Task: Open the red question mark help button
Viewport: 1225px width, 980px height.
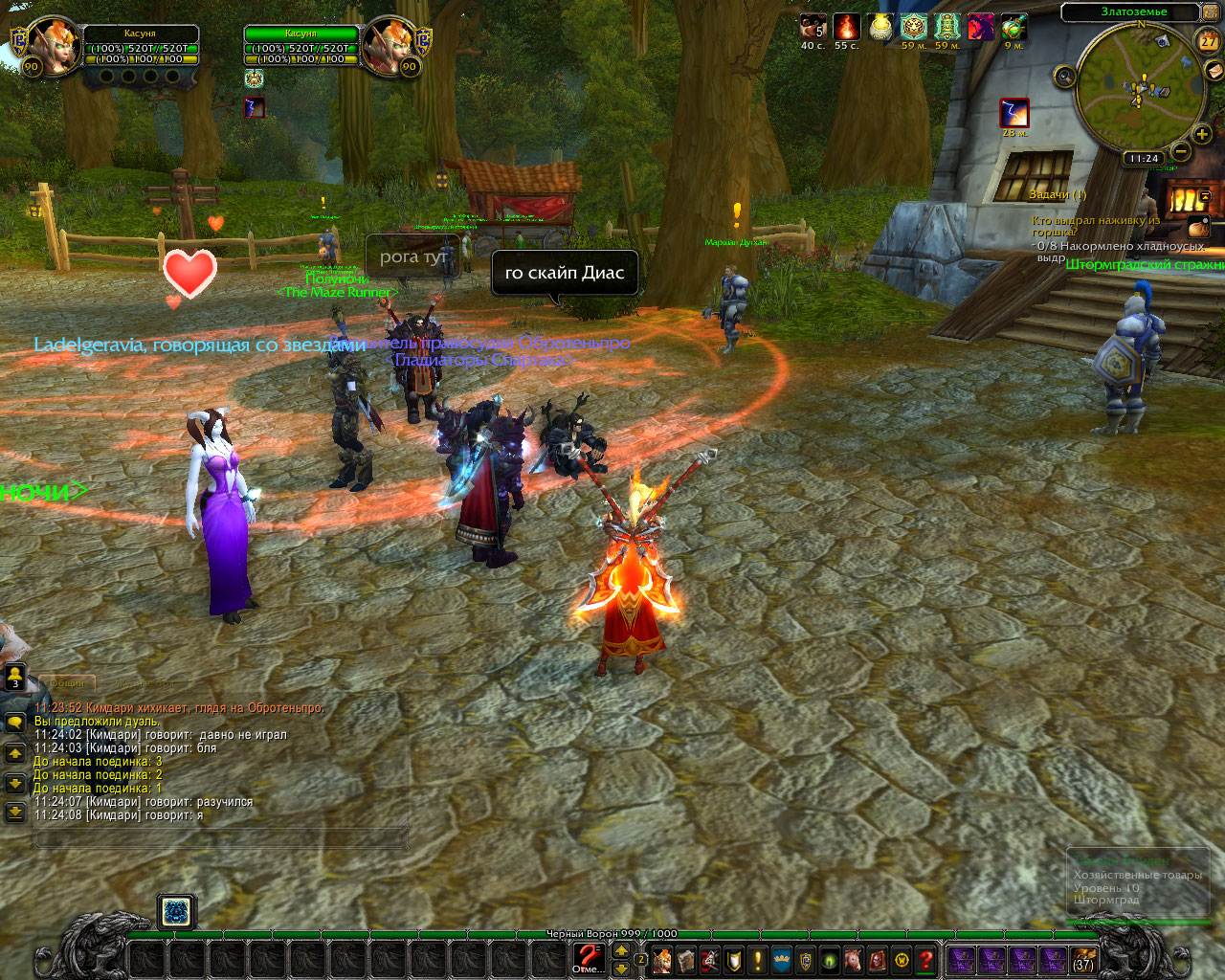Action: 925,959
